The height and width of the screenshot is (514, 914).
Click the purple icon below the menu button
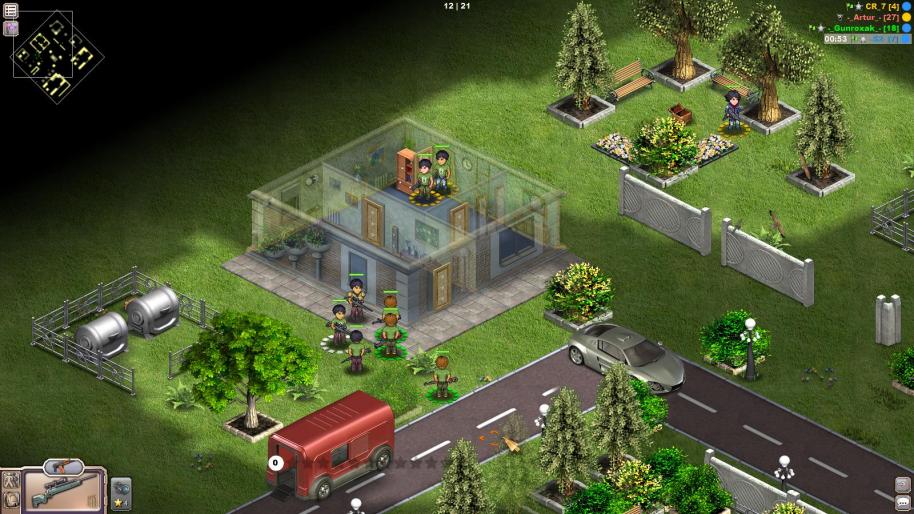coord(10,27)
